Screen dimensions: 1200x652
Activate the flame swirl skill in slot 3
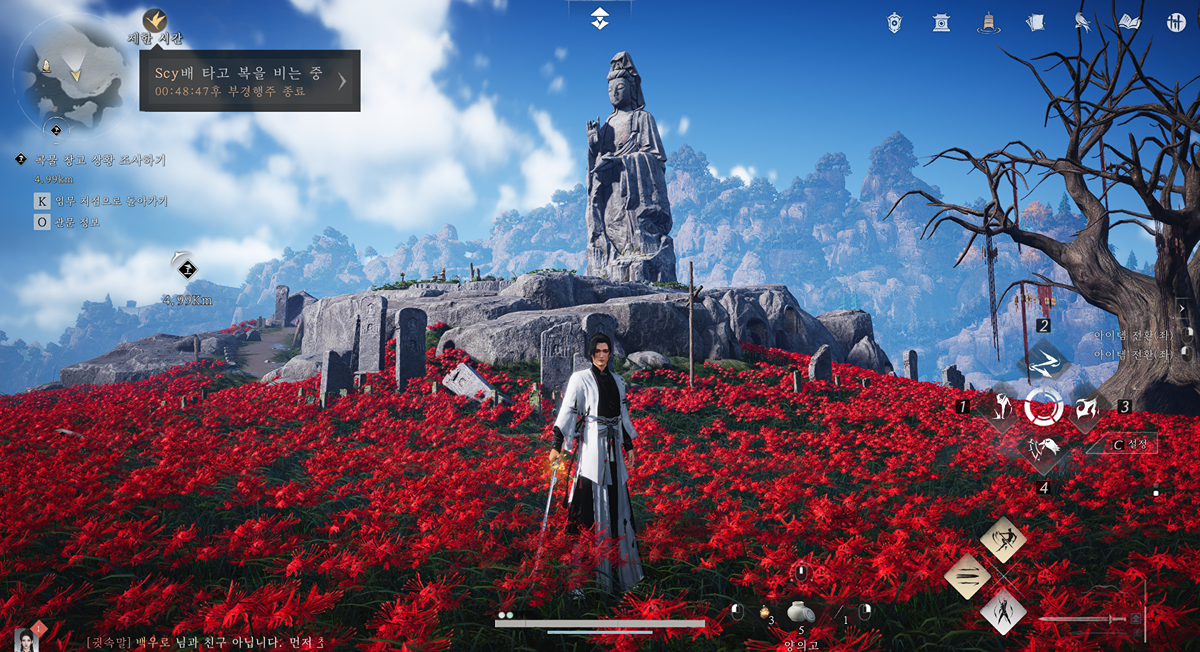pyautogui.click(x=1087, y=407)
